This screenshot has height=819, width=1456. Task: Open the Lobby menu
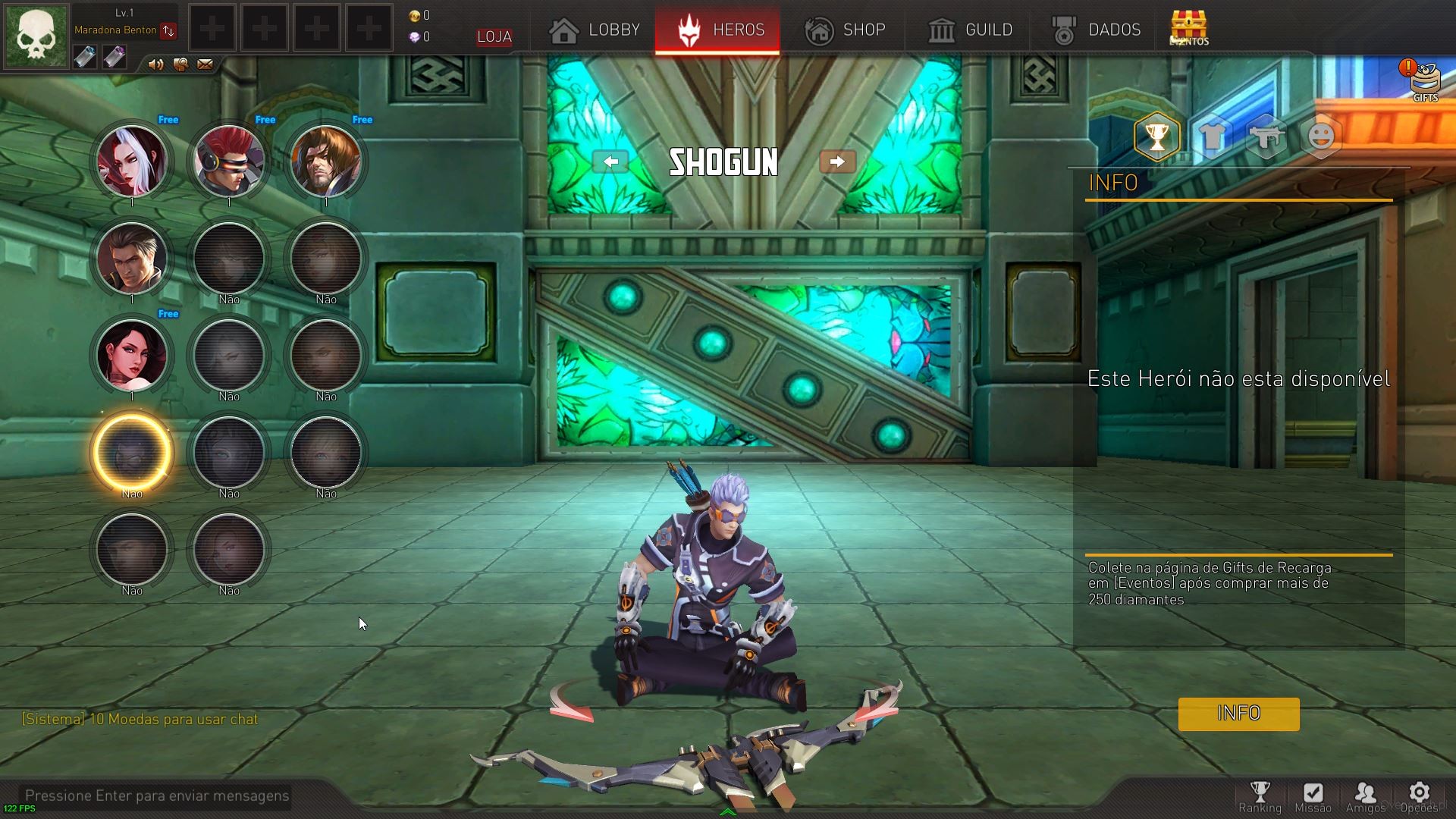click(595, 30)
